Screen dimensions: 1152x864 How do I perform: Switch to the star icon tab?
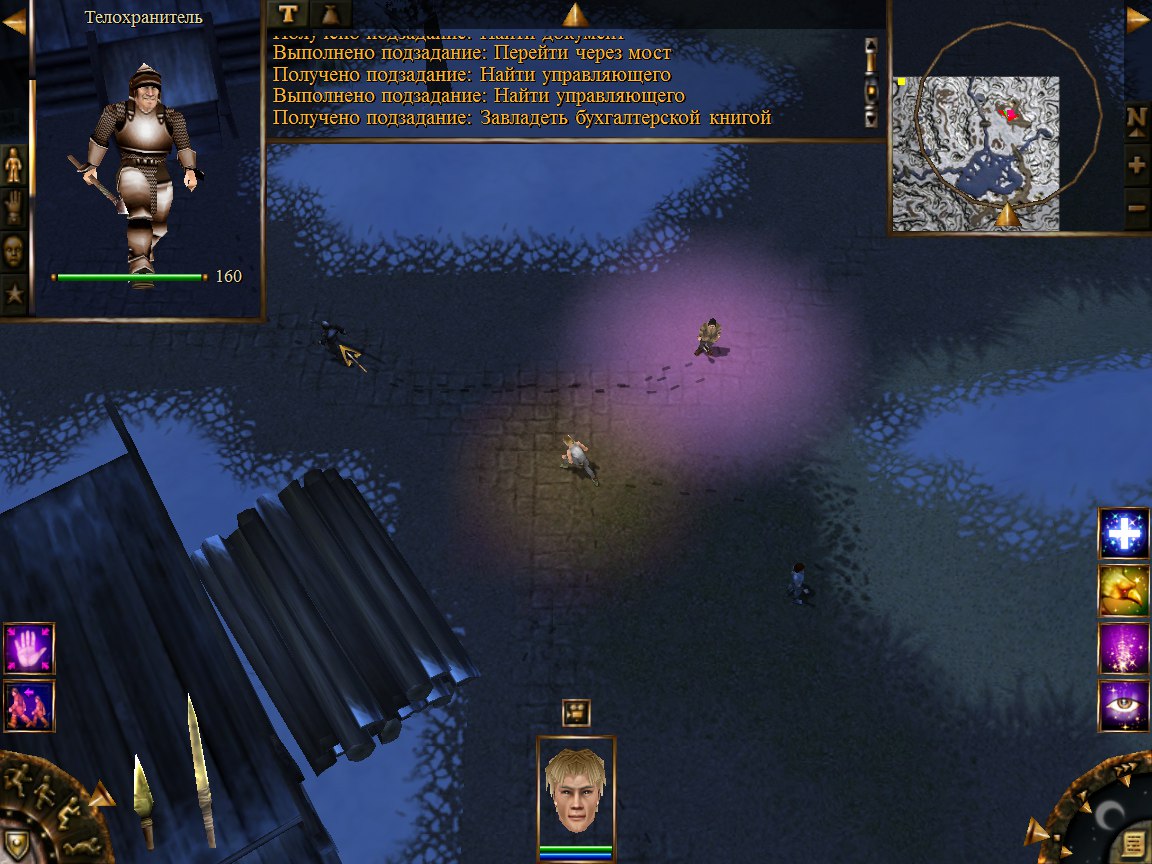pyautogui.click(x=14, y=294)
